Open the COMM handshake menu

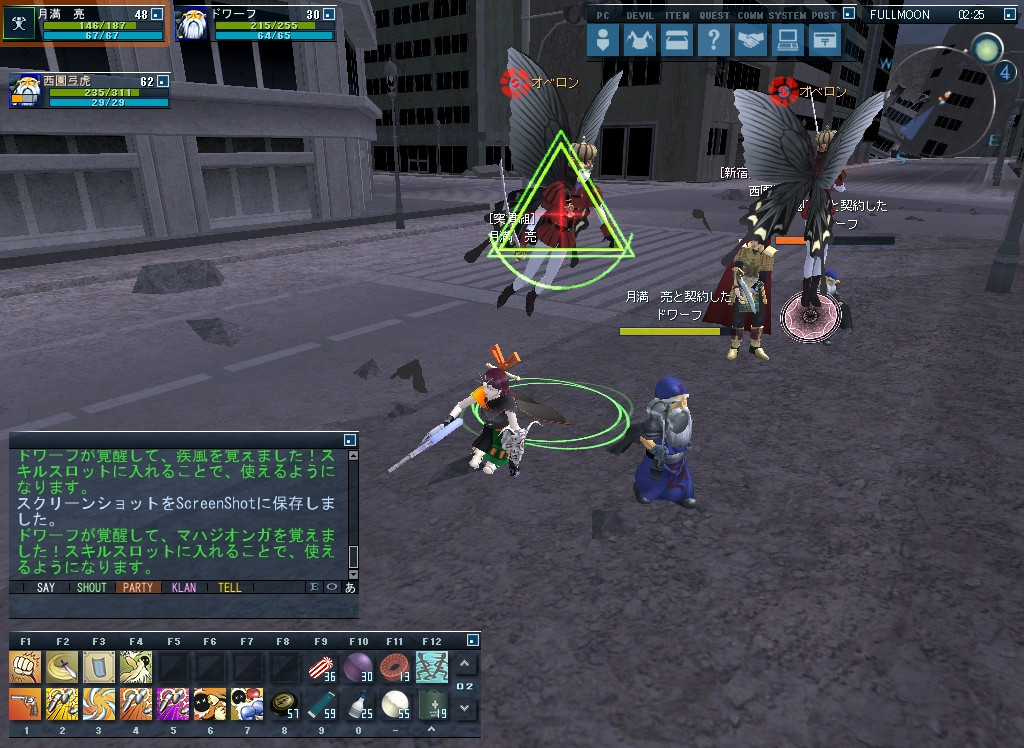750,41
